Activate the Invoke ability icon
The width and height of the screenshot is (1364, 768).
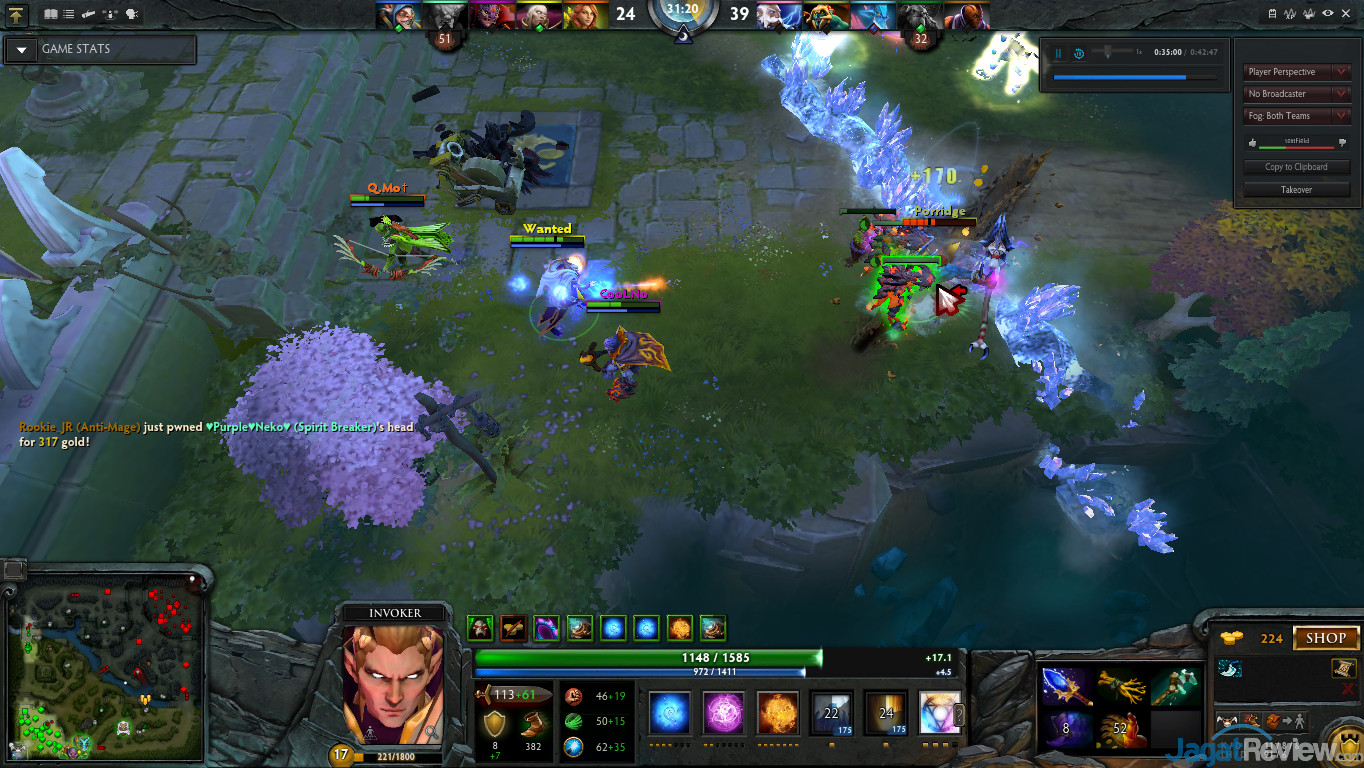click(x=939, y=713)
